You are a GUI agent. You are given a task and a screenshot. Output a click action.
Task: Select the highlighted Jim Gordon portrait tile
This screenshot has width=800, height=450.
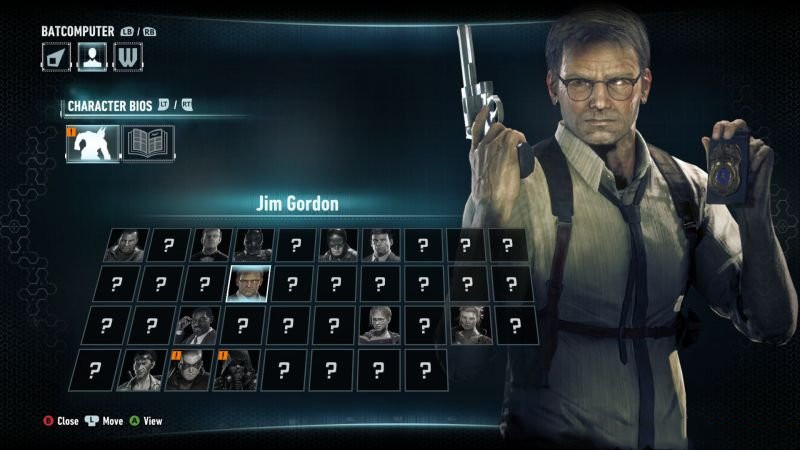247,285
